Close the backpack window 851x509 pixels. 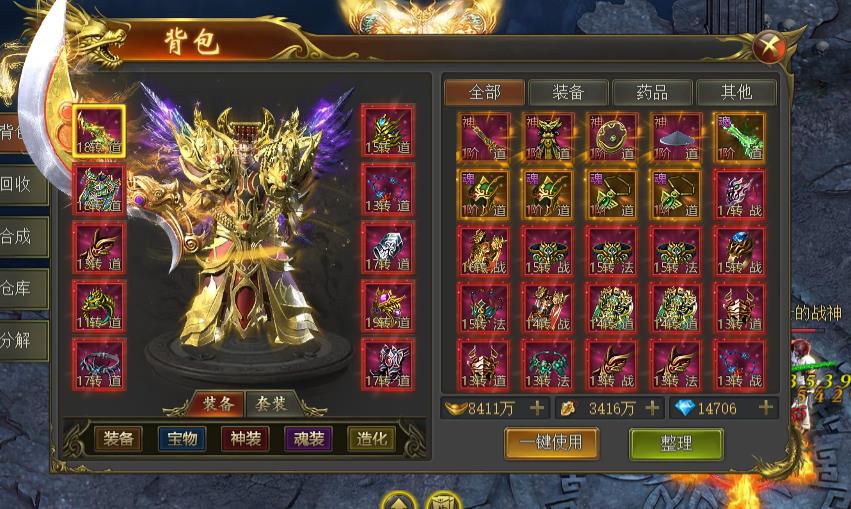[768, 46]
